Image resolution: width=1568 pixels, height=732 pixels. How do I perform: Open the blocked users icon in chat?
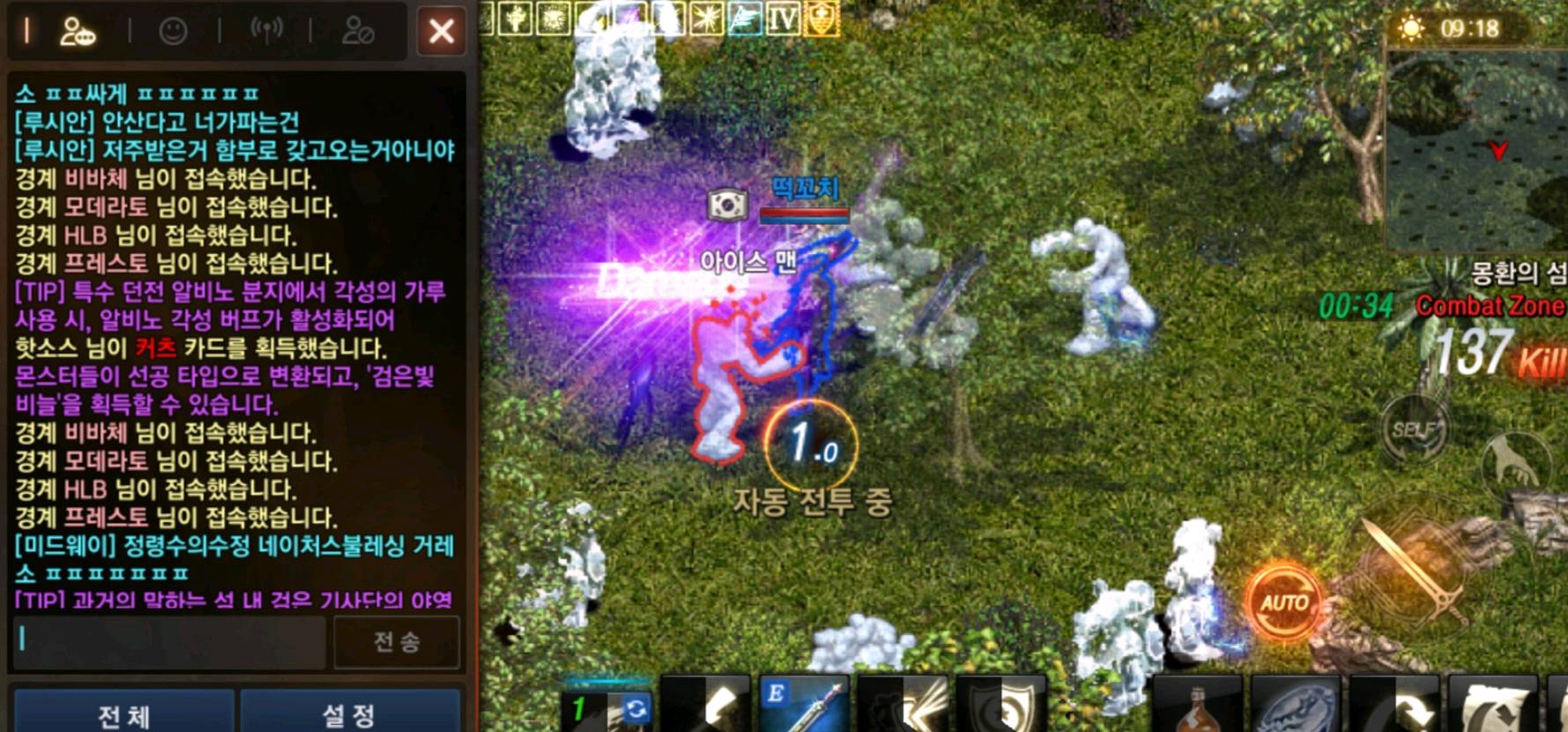coord(358,32)
